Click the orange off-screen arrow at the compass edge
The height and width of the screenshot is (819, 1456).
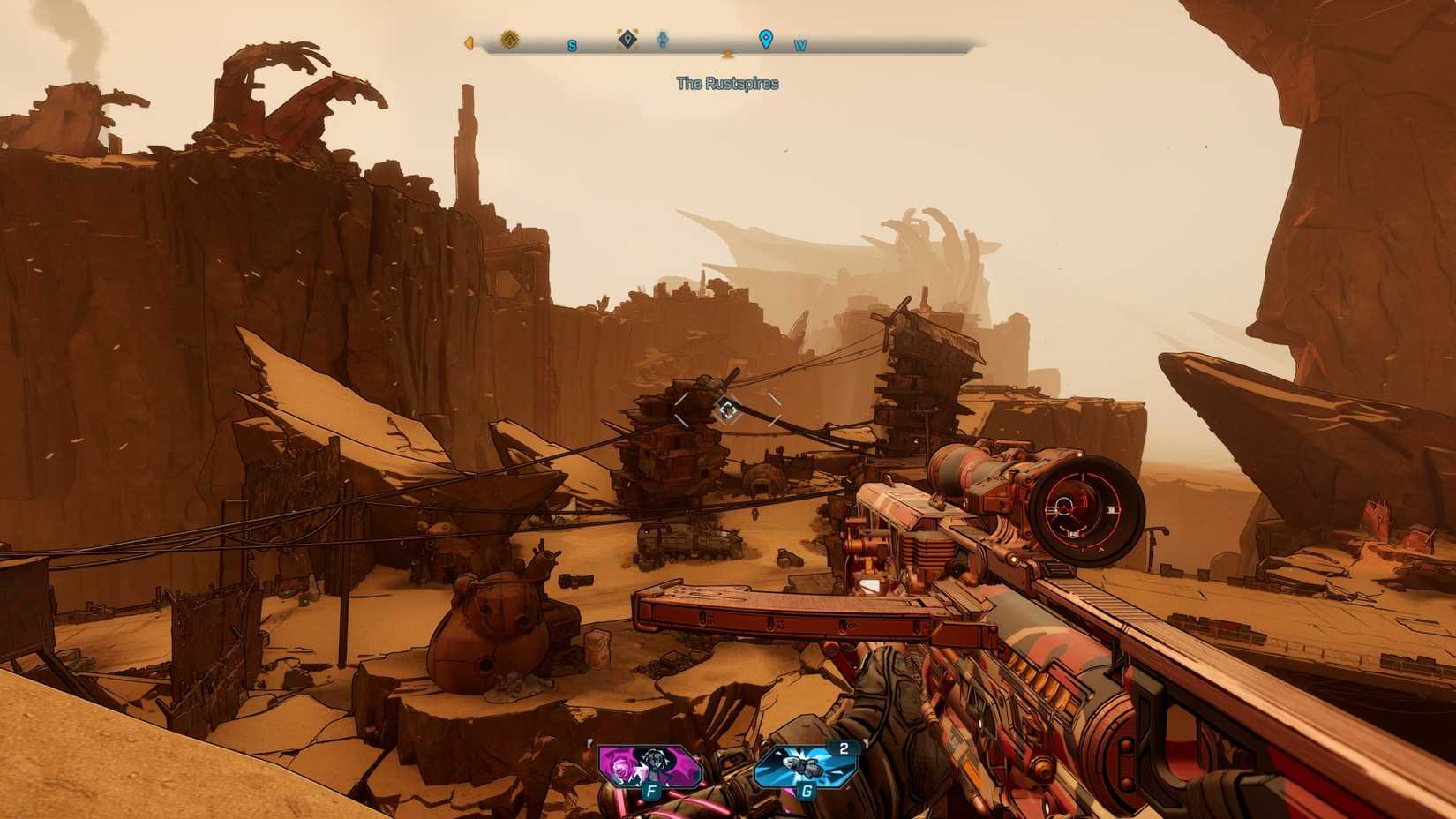(x=469, y=42)
